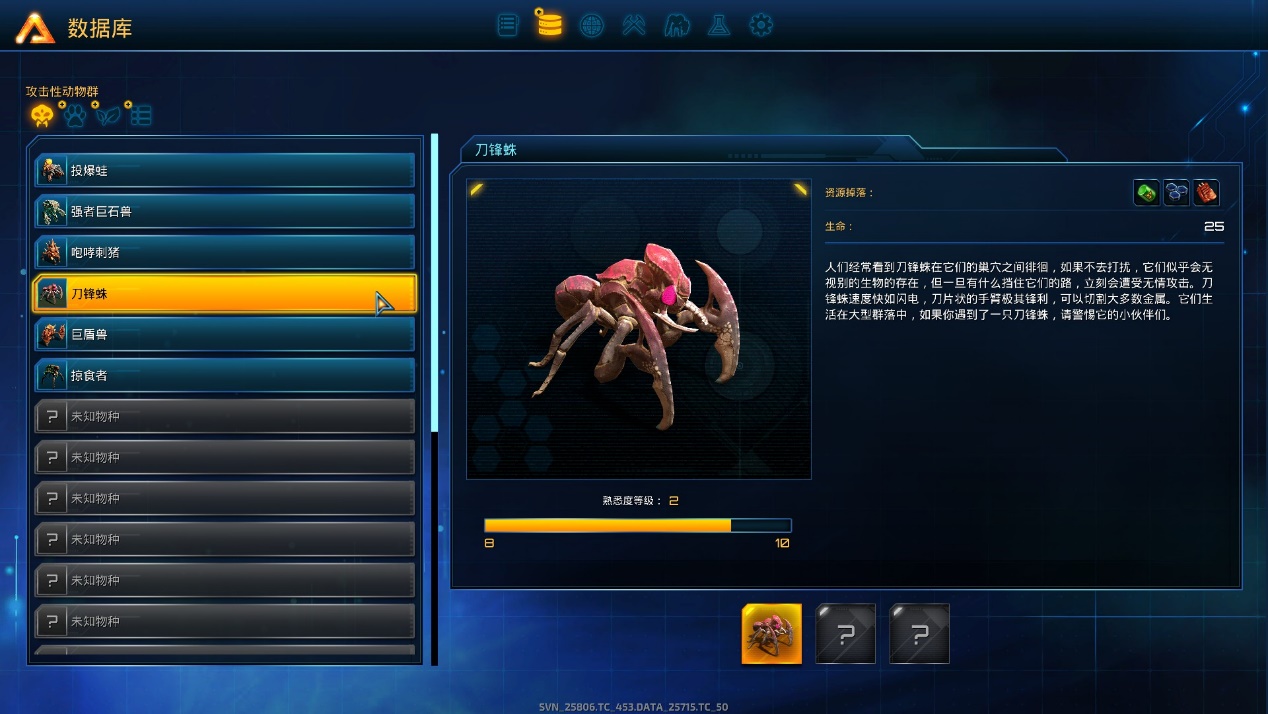The image size is (1268, 714).
Task: Click the red meat resource drop icon
Action: tap(1206, 193)
